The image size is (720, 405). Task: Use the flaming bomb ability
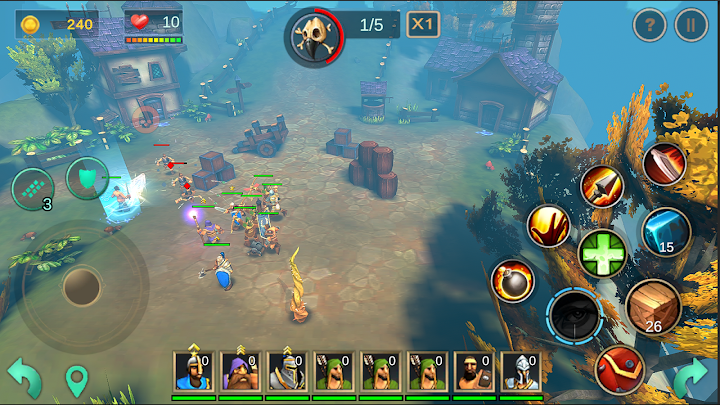[x=512, y=281]
